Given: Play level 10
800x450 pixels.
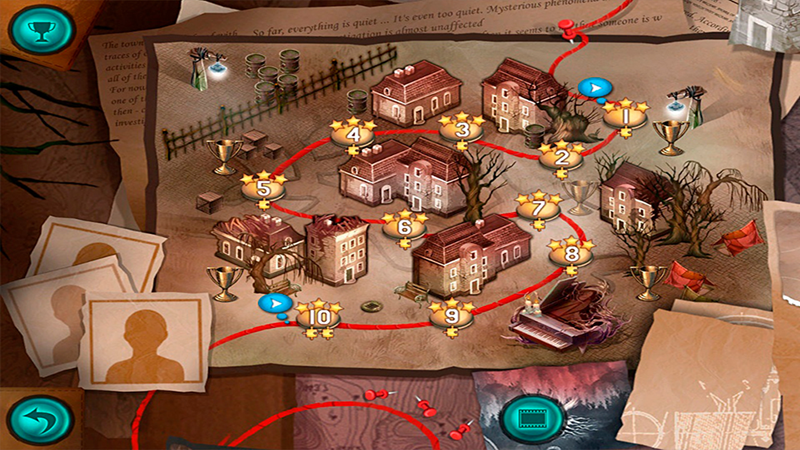Looking at the screenshot, I should point(319,317).
